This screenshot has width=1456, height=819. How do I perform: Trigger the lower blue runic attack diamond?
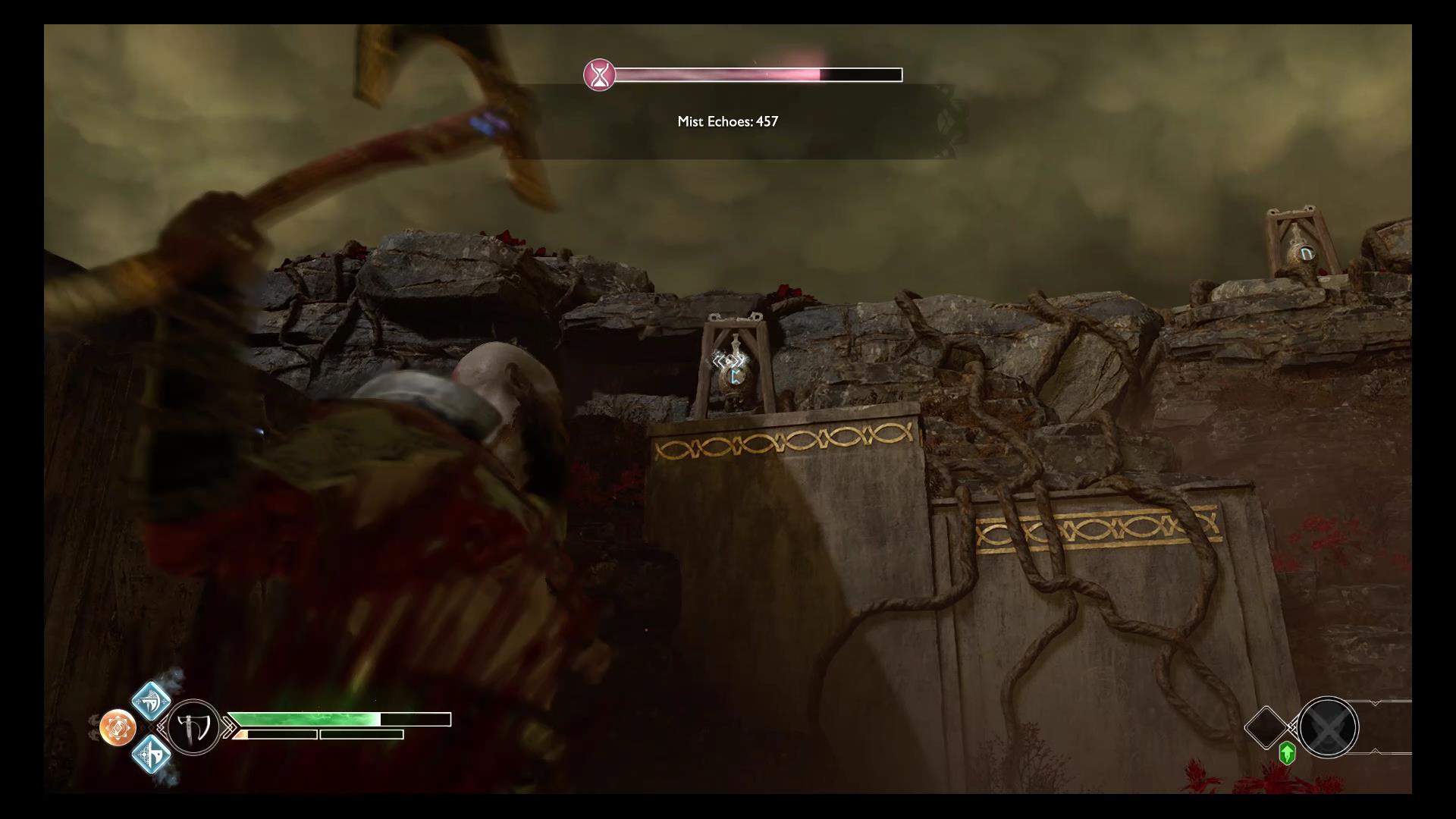click(x=151, y=755)
